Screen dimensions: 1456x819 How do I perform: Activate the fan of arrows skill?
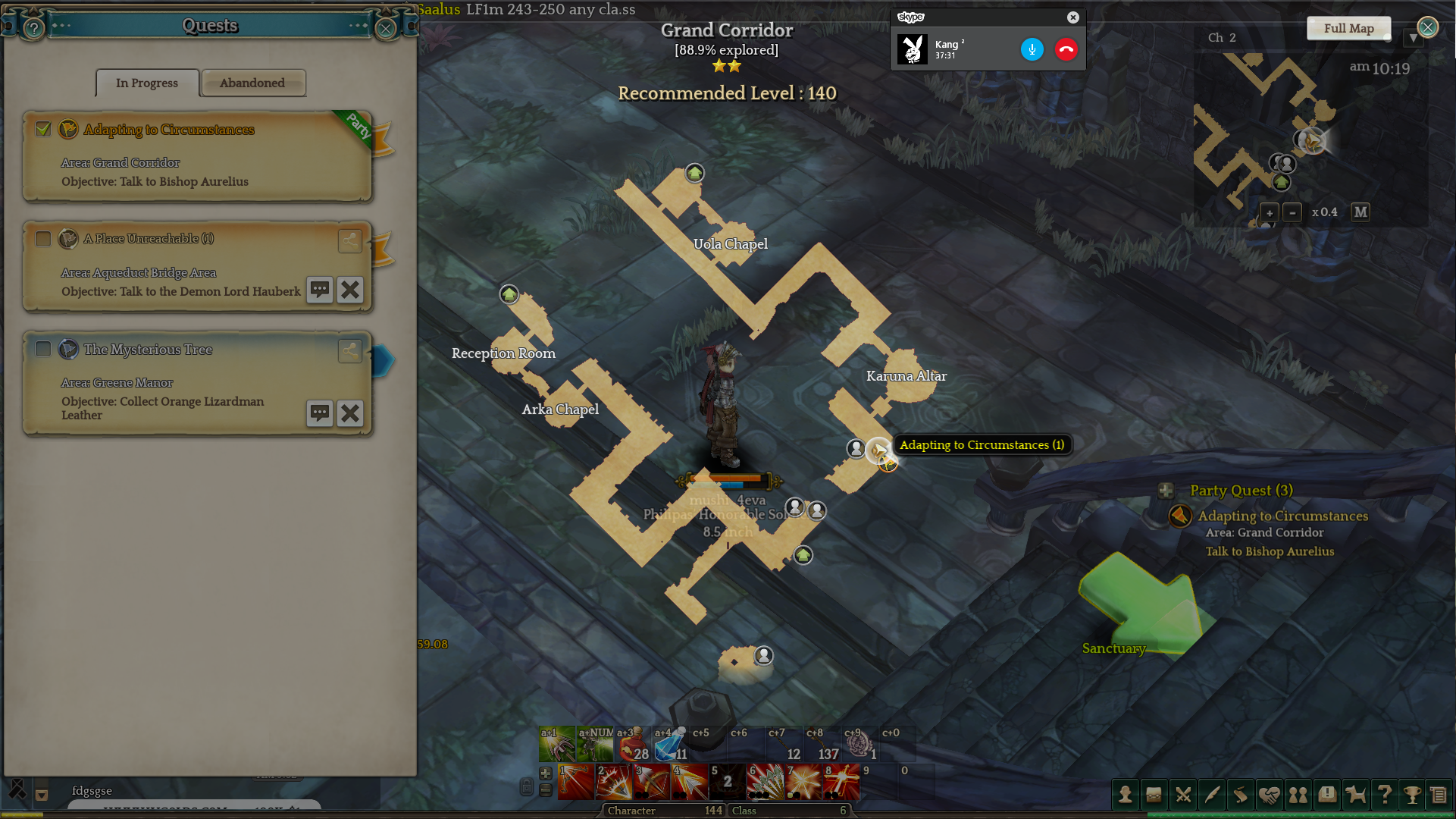point(765,783)
